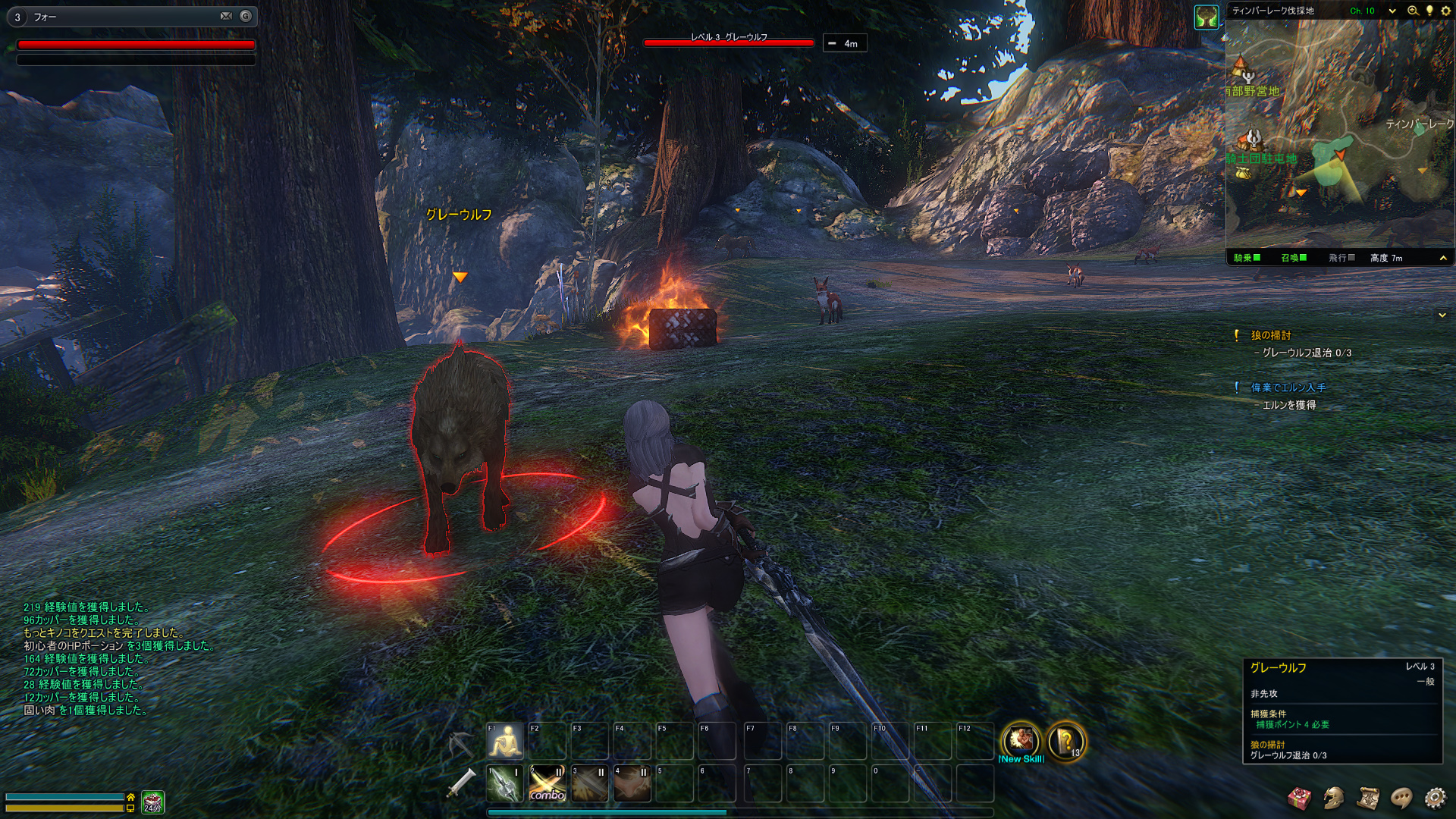1456x819 pixels.
Task: Click the green tree buff icon
Action: (1207, 16)
